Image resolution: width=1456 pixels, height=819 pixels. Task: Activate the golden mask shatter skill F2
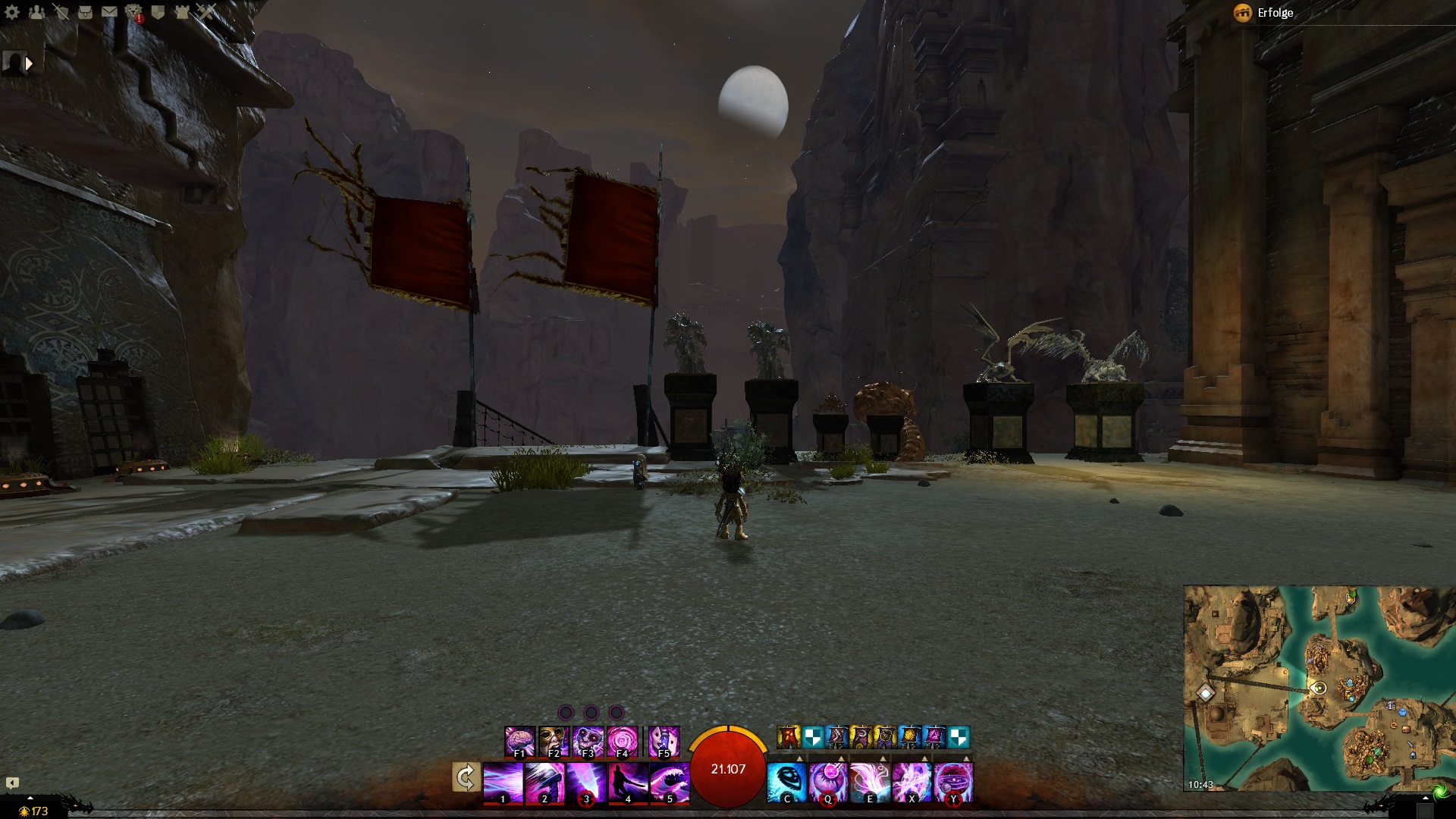(x=554, y=741)
